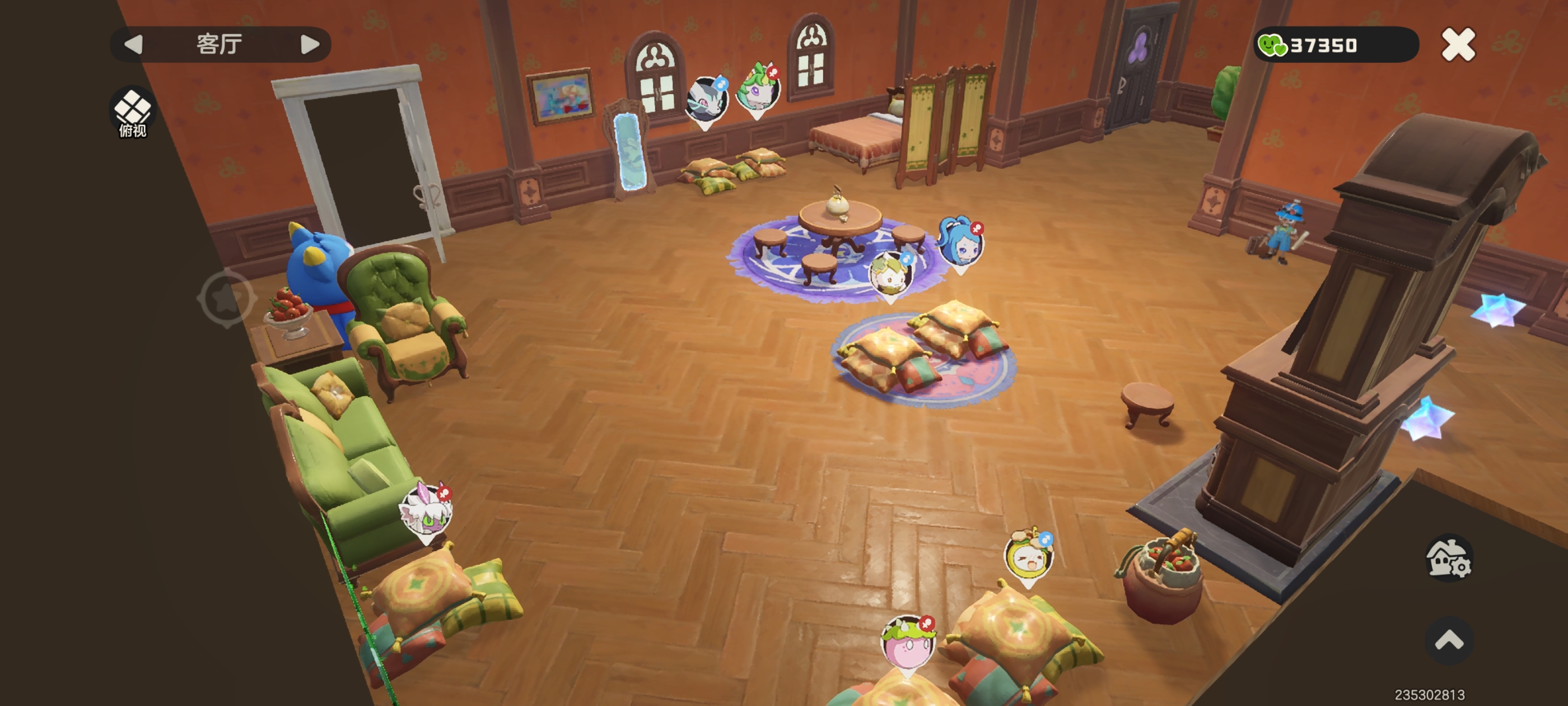Close the room view with X
The height and width of the screenshot is (706, 1568).
[1458, 44]
